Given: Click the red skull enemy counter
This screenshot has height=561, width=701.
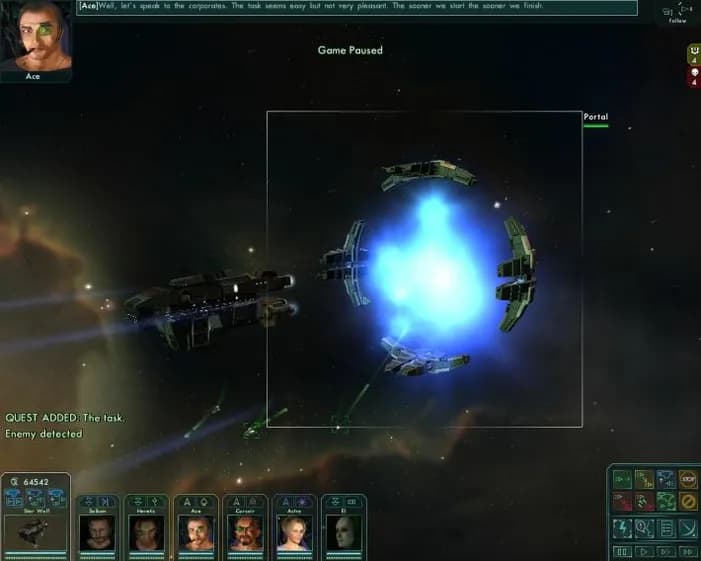Looking at the screenshot, I should tap(693, 76).
